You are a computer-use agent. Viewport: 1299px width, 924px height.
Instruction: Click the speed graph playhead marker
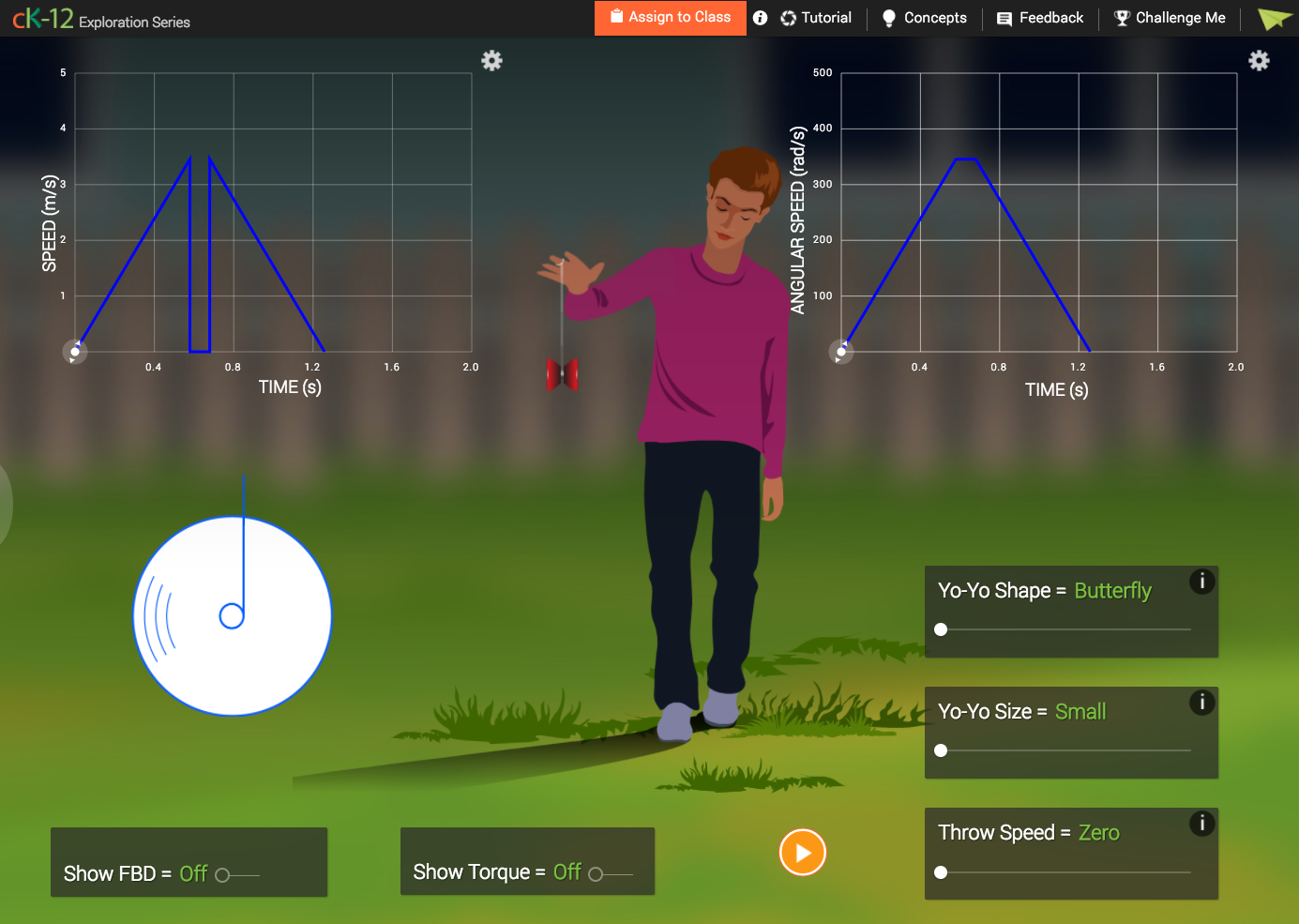pyautogui.click(x=75, y=351)
